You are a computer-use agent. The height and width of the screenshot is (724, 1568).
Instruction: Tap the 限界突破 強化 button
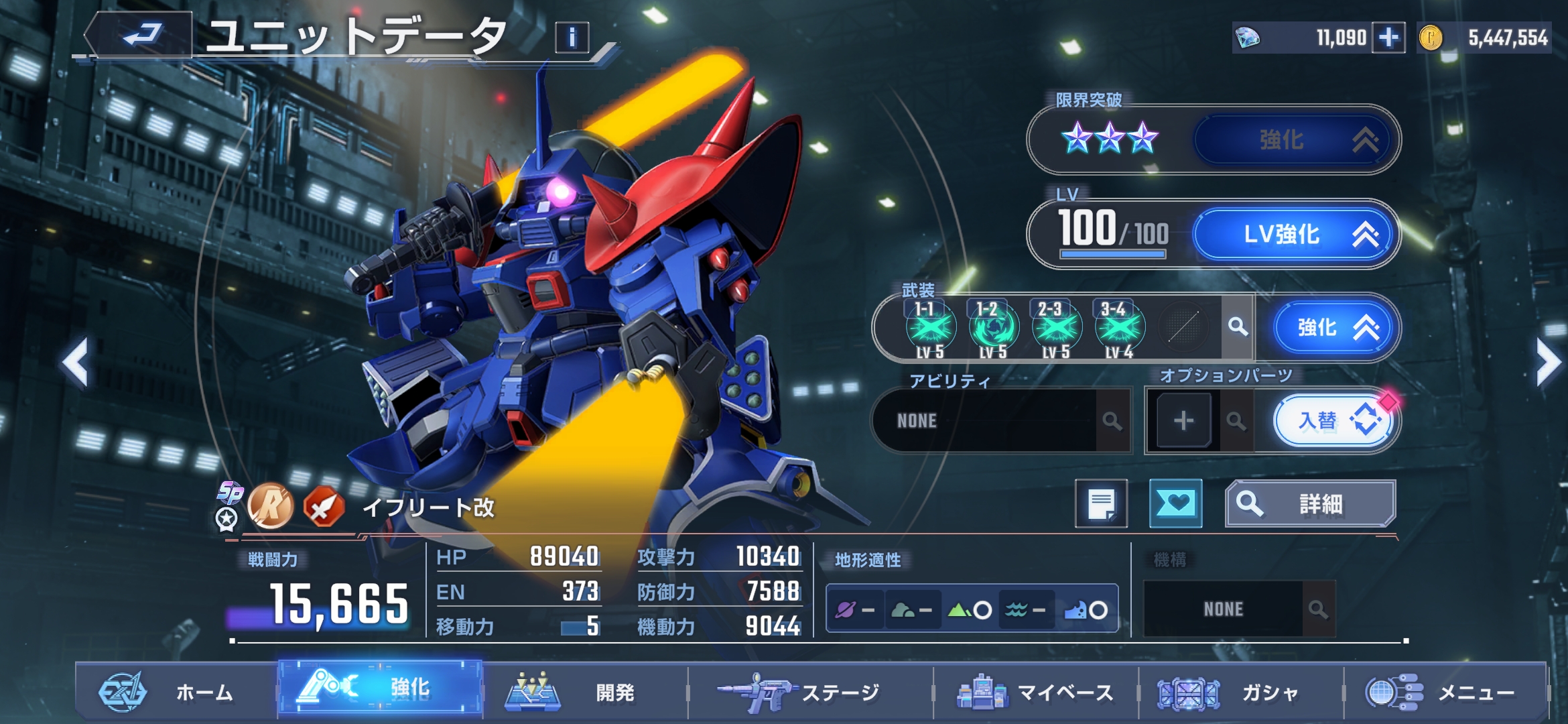pyautogui.click(x=1295, y=140)
